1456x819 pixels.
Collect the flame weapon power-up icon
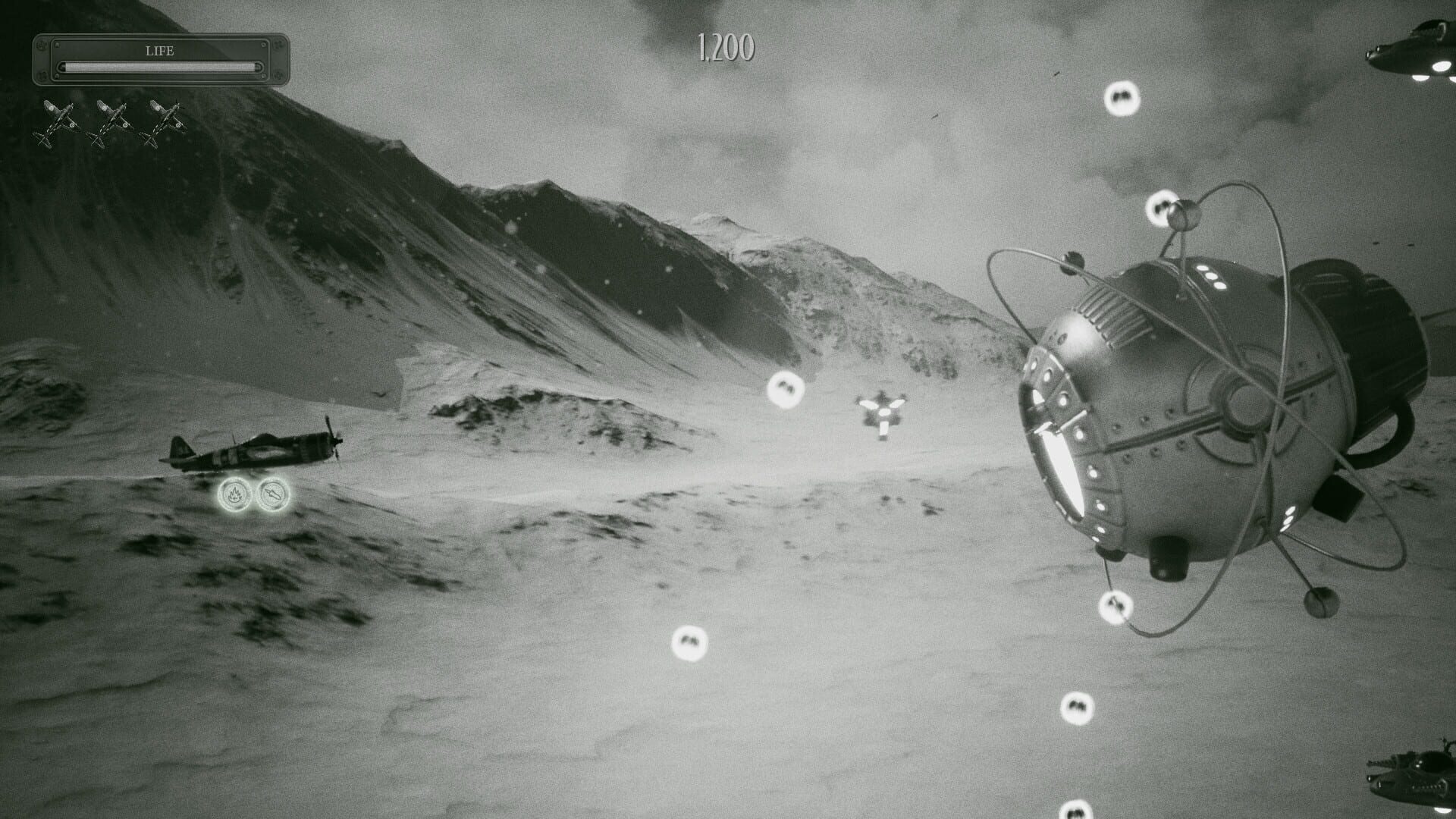235,493
